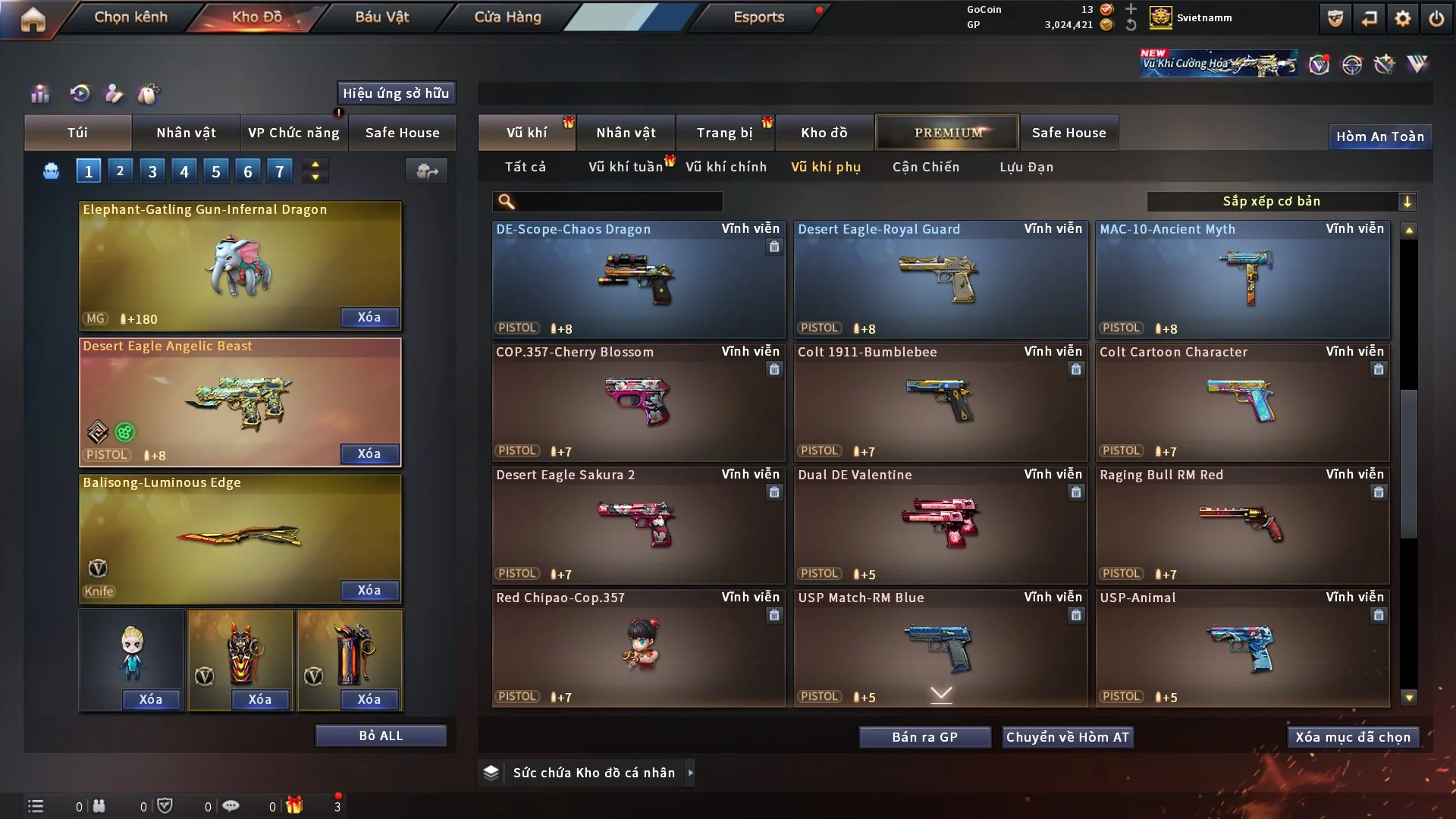Open the Sắp xếp cơ bản sort dropdown
This screenshot has width=1456, height=819.
click(1281, 201)
